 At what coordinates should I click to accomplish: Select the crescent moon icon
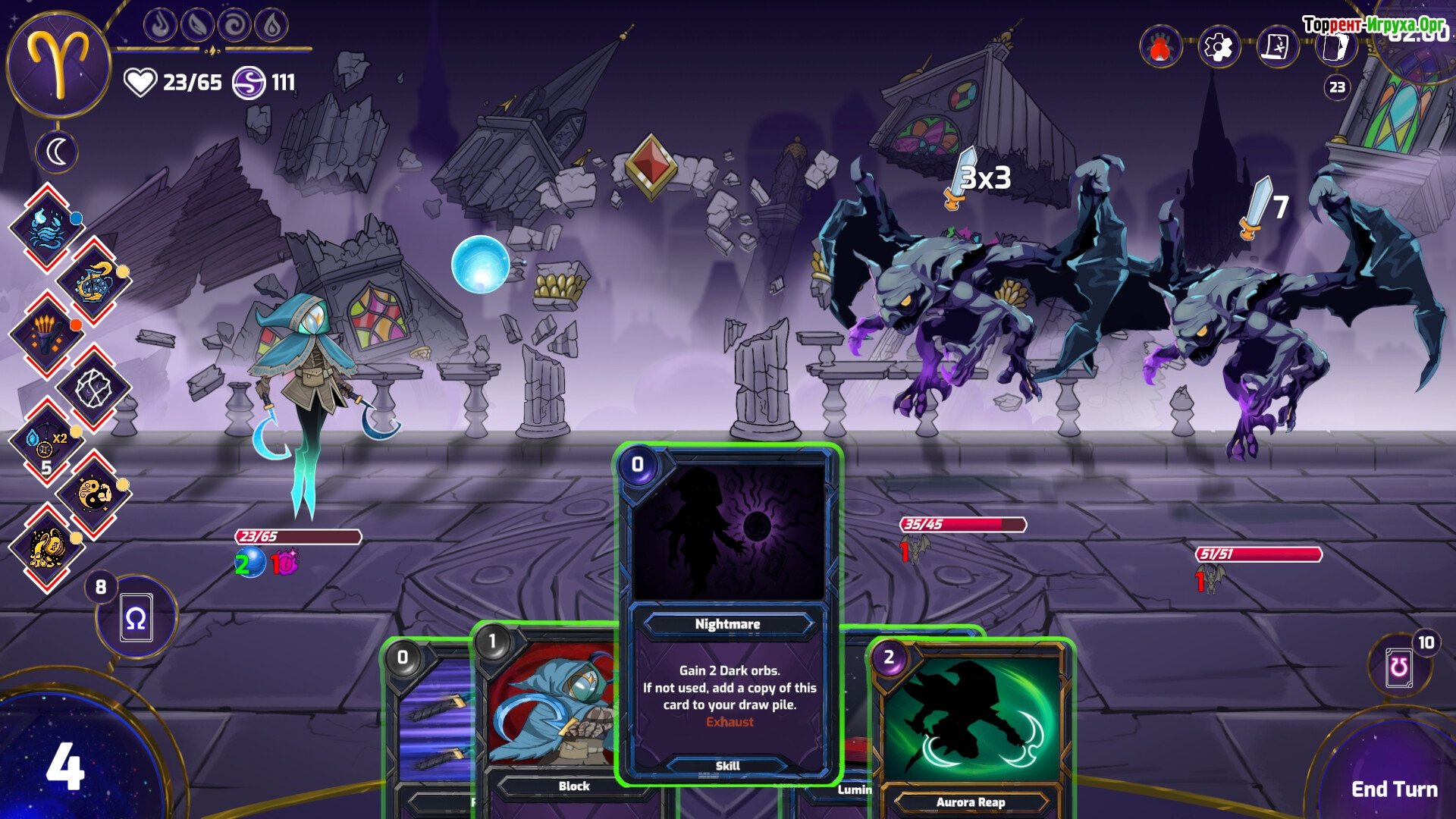point(57,152)
